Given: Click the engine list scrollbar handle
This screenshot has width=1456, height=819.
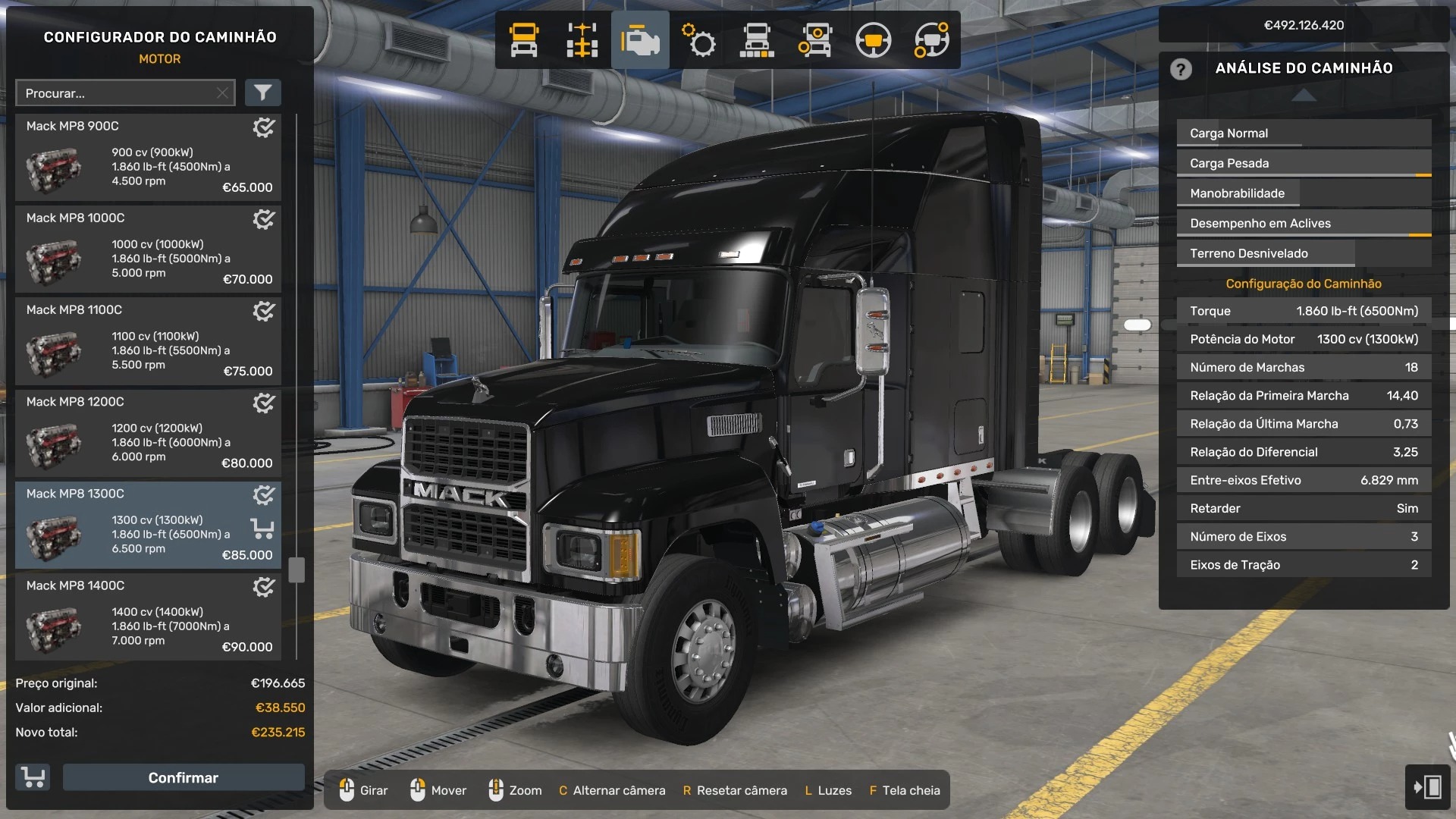Looking at the screenshot, I should point(297,570).
